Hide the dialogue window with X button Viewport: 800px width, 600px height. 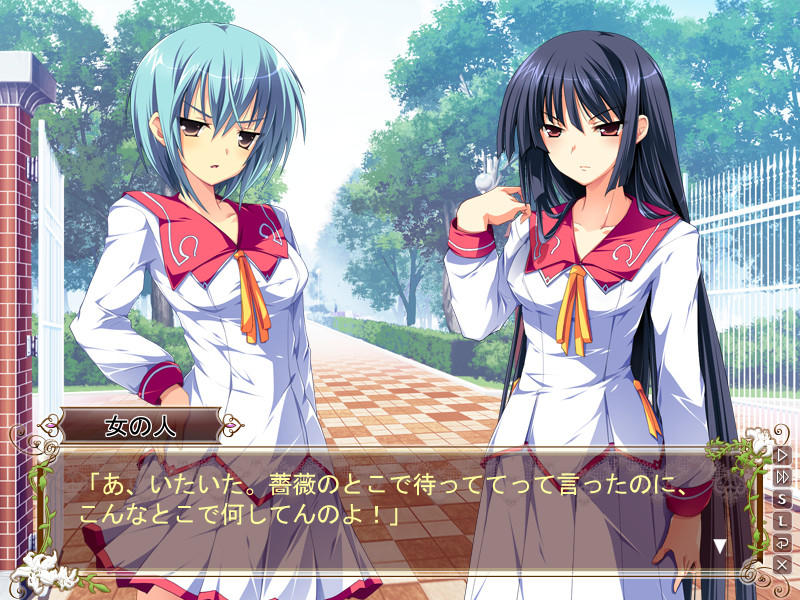781,565
